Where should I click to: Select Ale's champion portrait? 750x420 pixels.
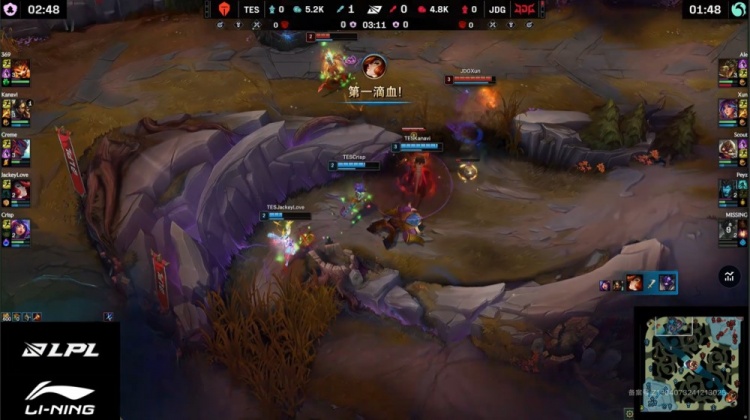[728, 70]
